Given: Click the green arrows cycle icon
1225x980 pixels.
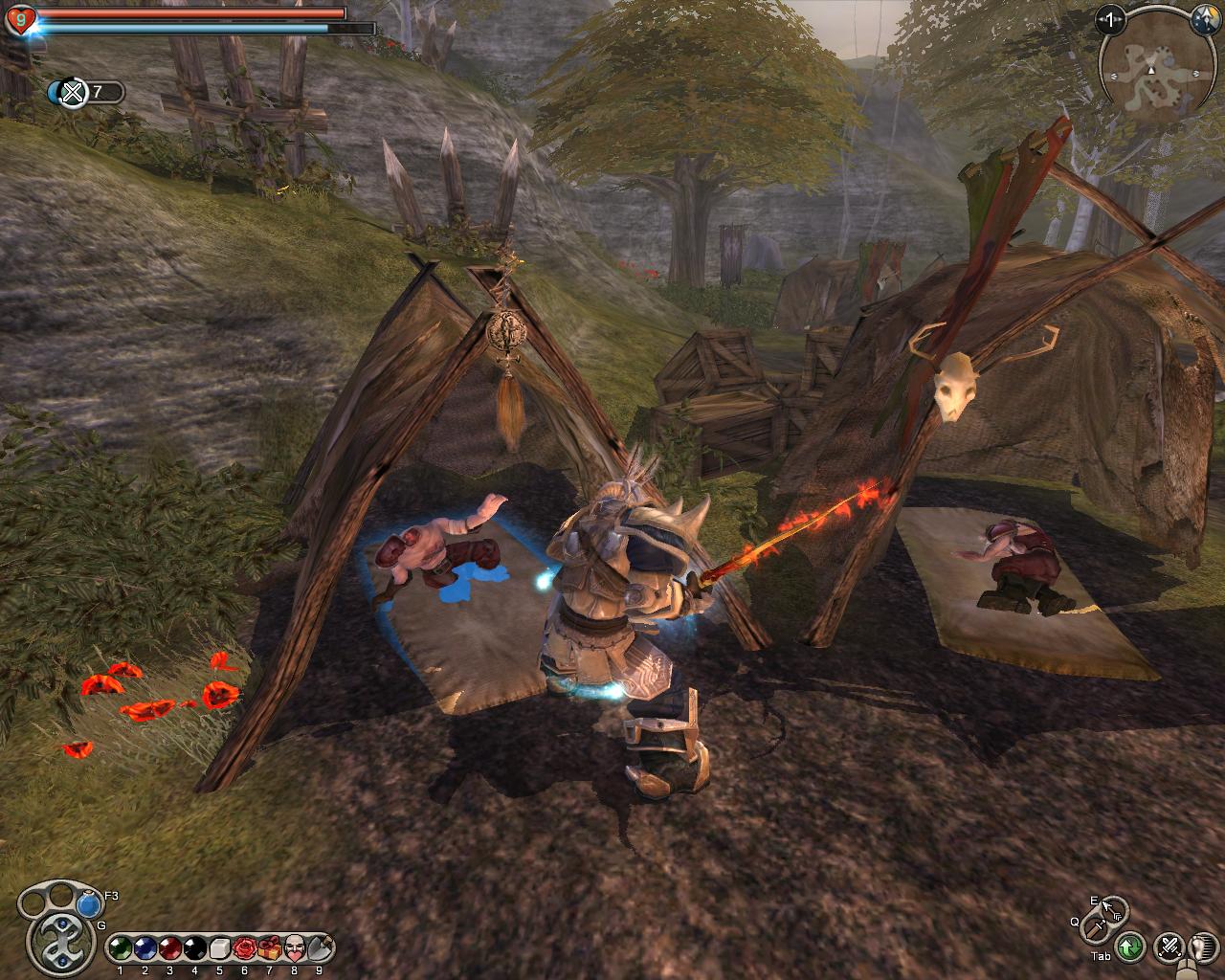Looking at the screenshot, I should (1130, 947).
